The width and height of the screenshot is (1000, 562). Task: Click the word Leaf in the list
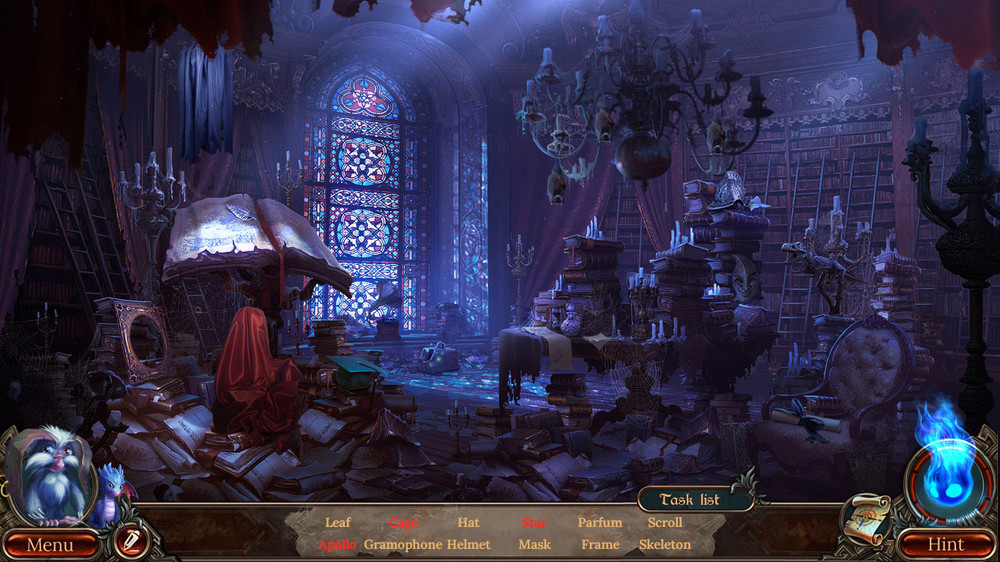[338, 522]
